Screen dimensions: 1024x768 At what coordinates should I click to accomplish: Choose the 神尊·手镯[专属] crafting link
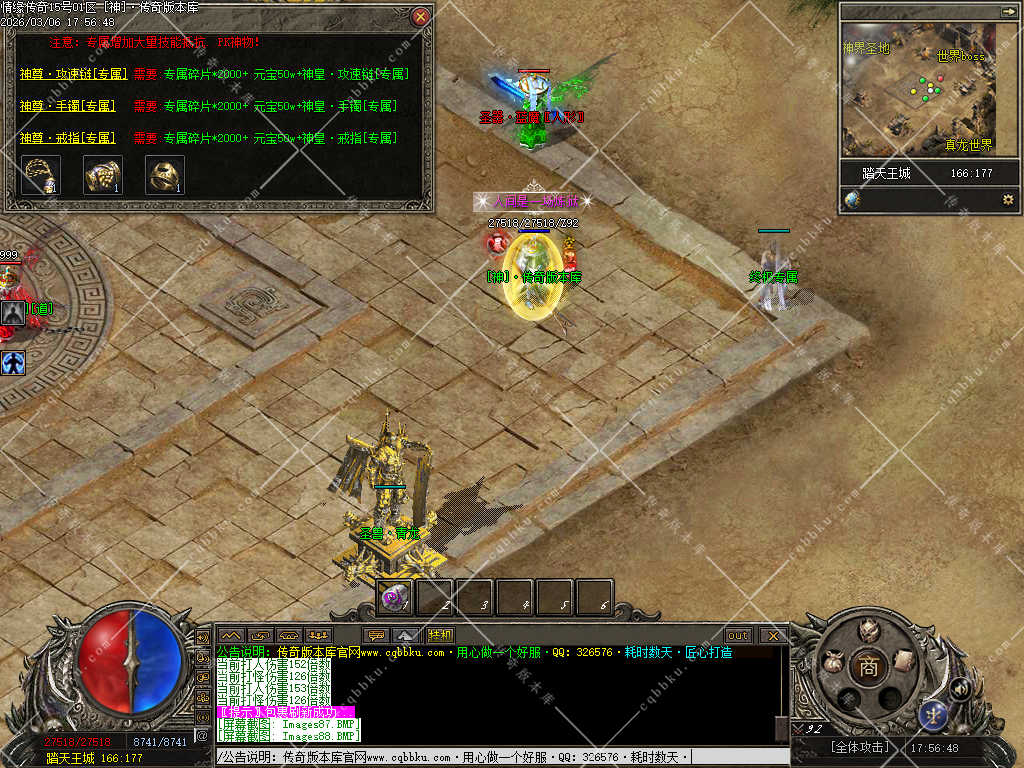tap(68, 106)
